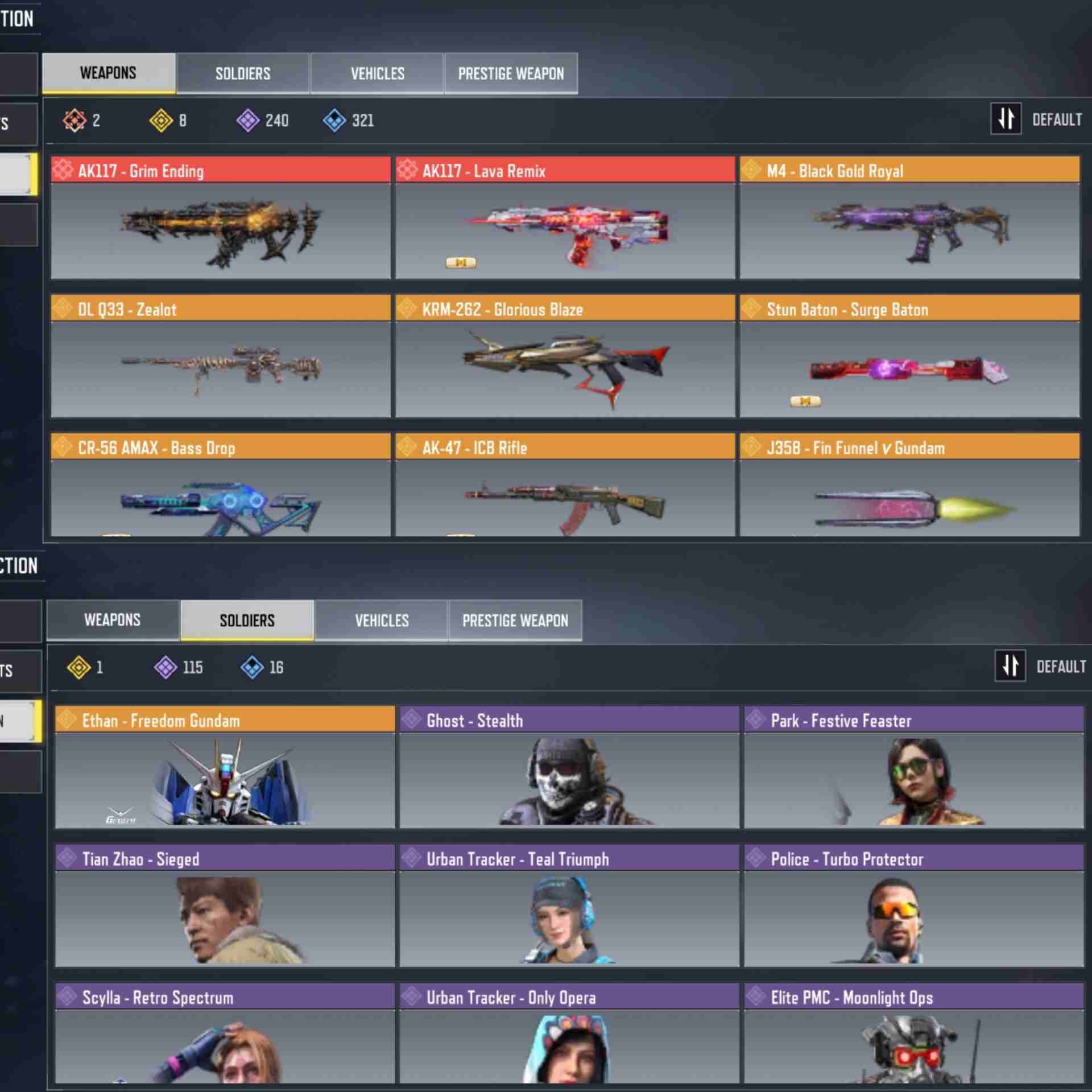Click the highlighted active Soldiers tab
The height and width of the screenshot is (1092, 1092).
tap(247, 620)
